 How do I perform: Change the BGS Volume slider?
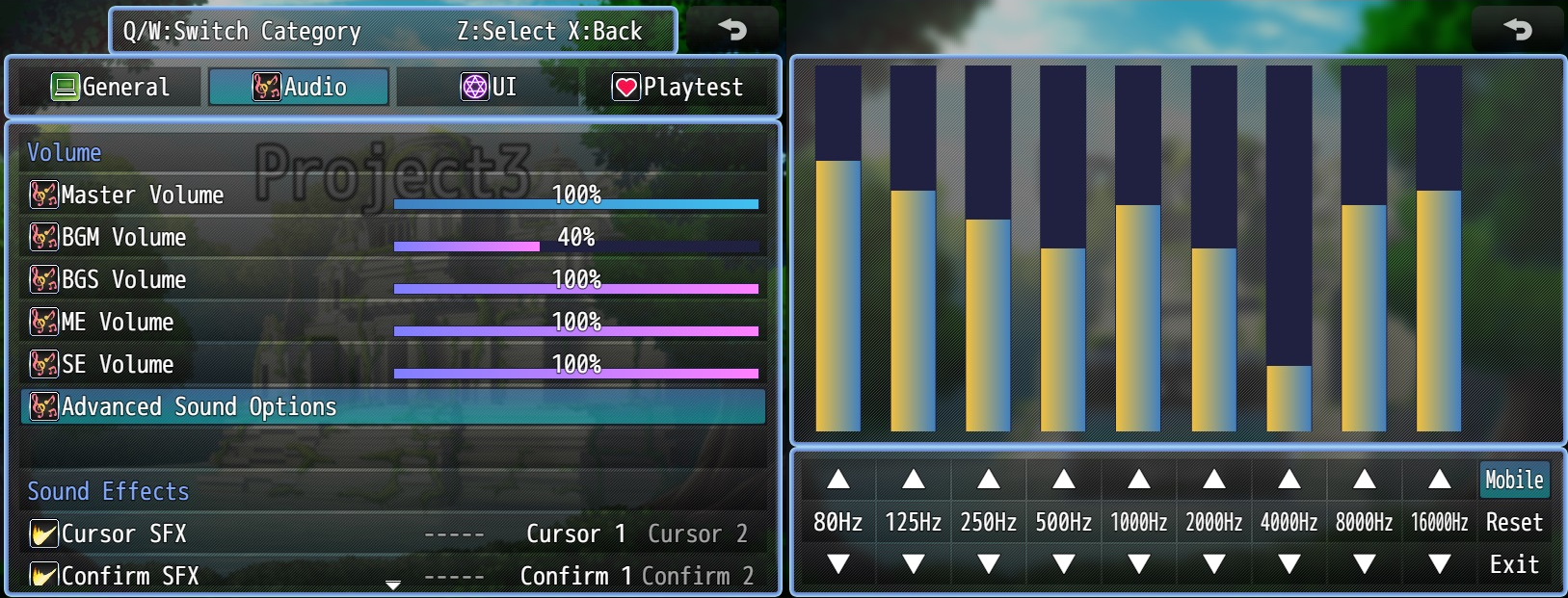(575, 288)
